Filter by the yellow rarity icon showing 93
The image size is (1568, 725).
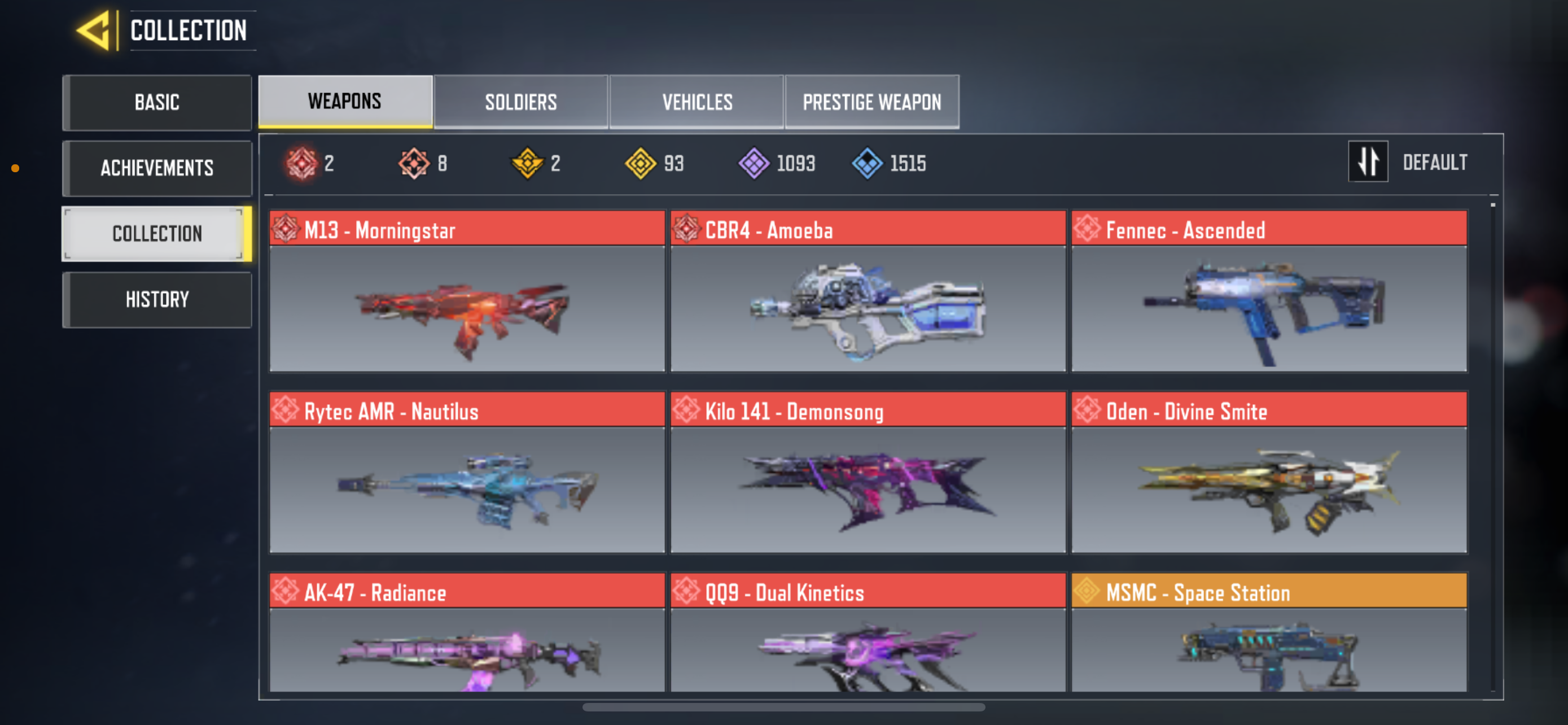(x=641, y=163)
